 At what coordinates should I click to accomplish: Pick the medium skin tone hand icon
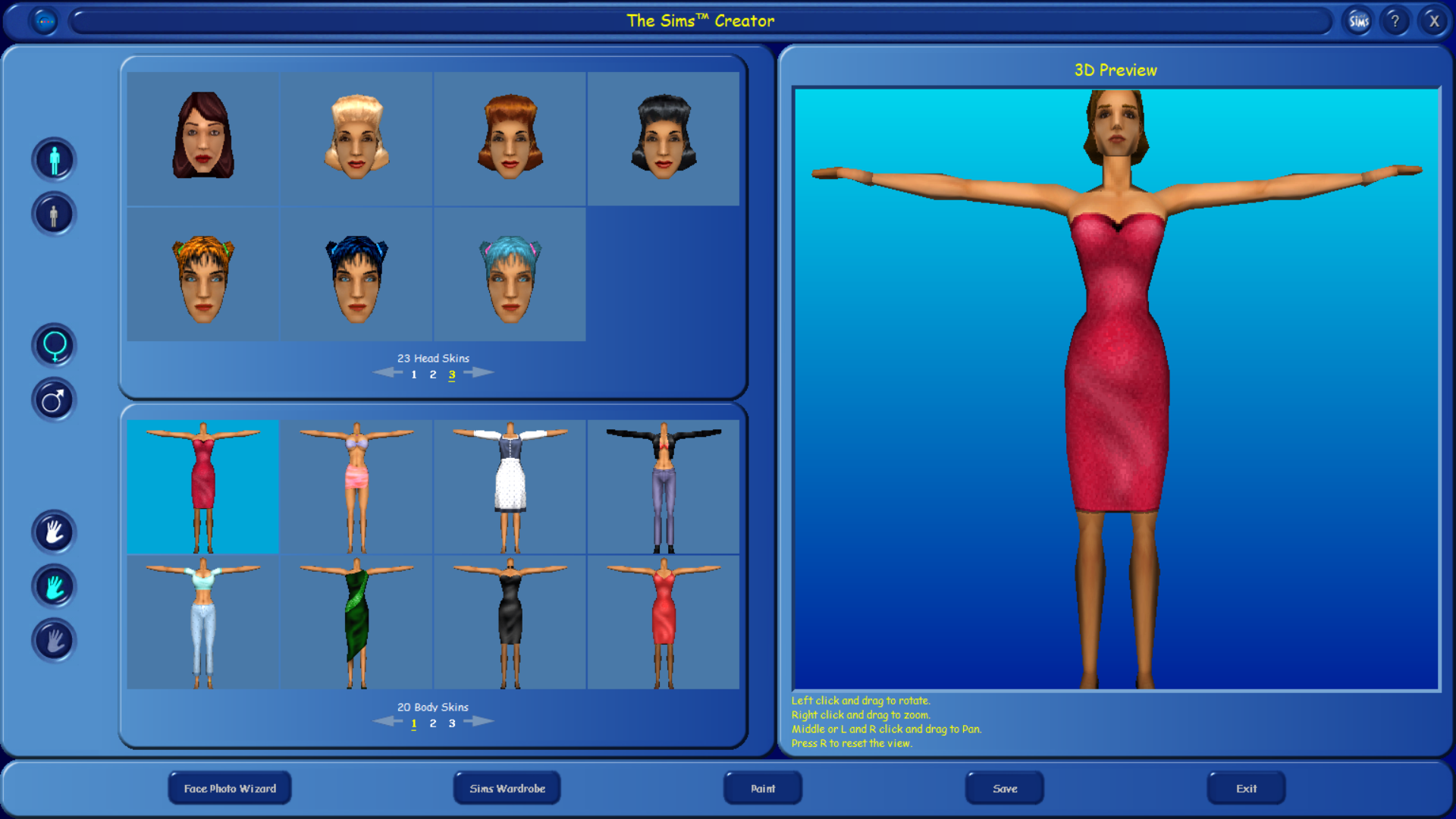pos(53,586)
